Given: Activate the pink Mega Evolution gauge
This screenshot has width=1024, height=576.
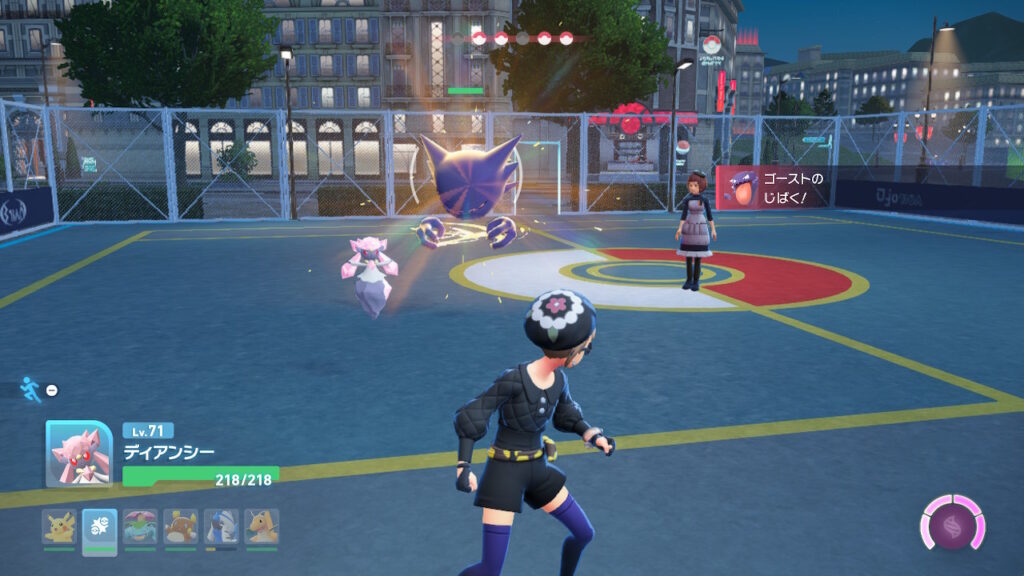Looking at the screenshot, I should pos(952,524).
